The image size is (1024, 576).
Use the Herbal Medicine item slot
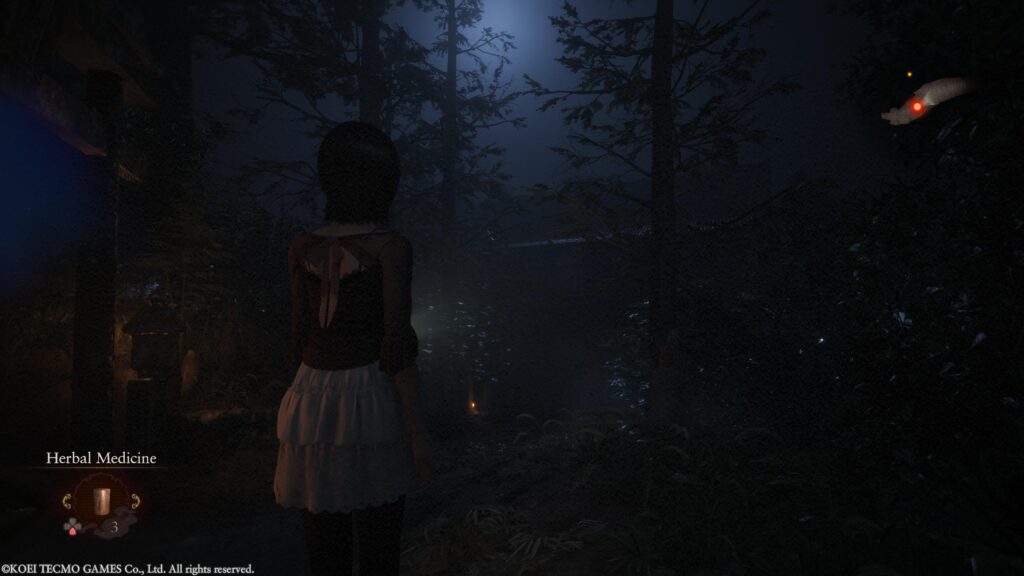tap(100, 499)
